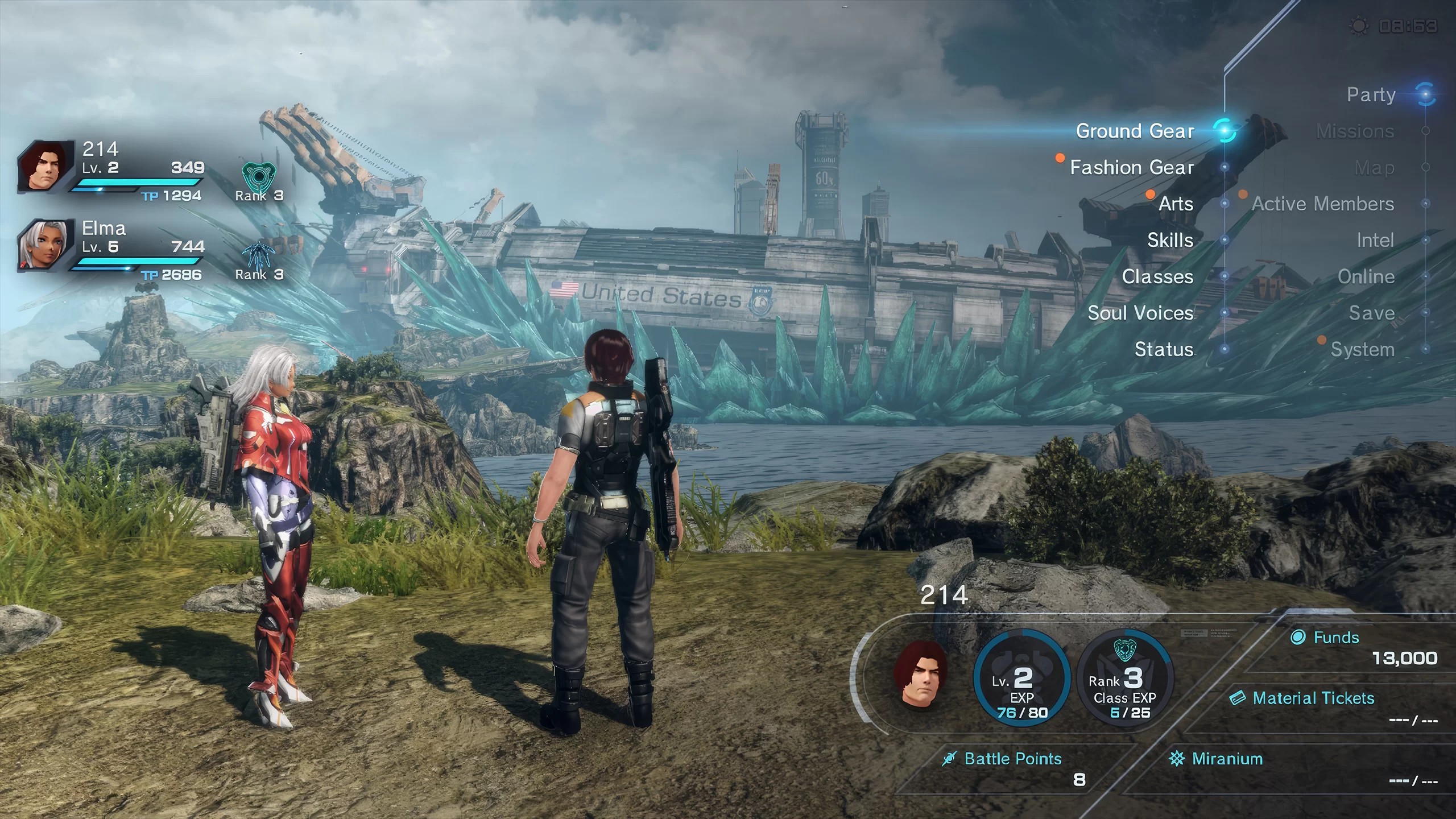Switch to the Party category
Screen dimensions: 1456x819
[x=1371, y=95]
